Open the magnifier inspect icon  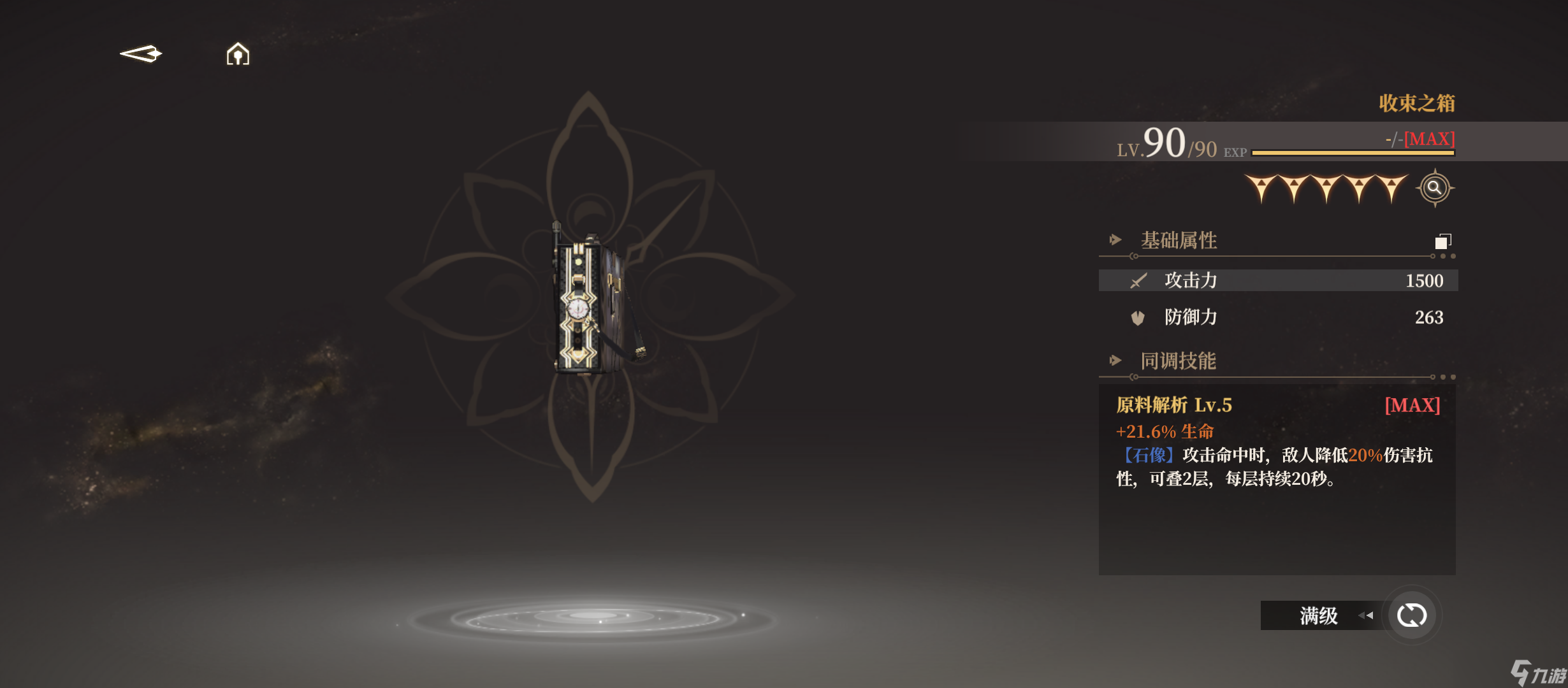point(1434,188)
